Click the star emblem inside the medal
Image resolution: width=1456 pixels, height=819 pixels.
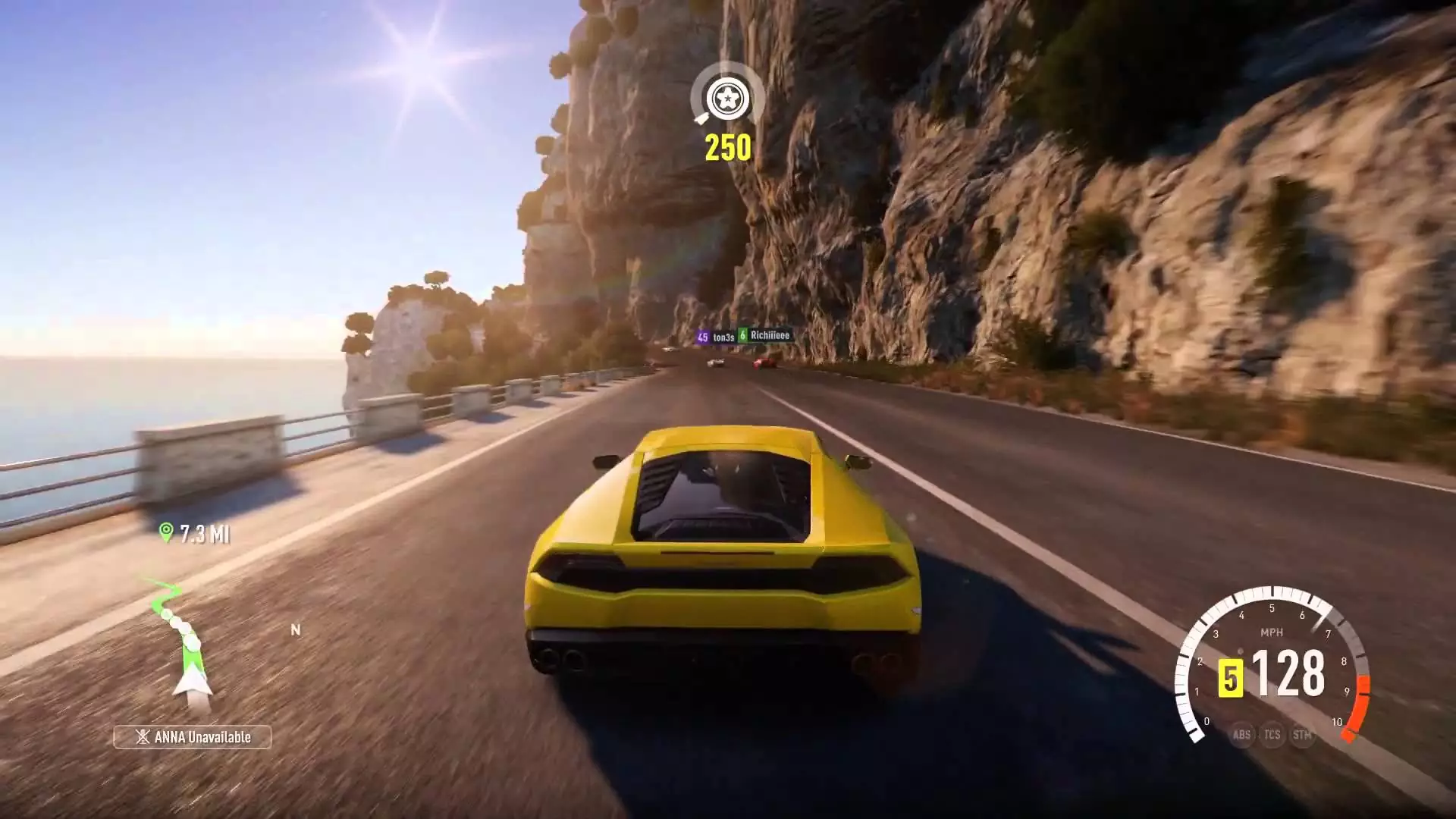(x=727, y=97)
